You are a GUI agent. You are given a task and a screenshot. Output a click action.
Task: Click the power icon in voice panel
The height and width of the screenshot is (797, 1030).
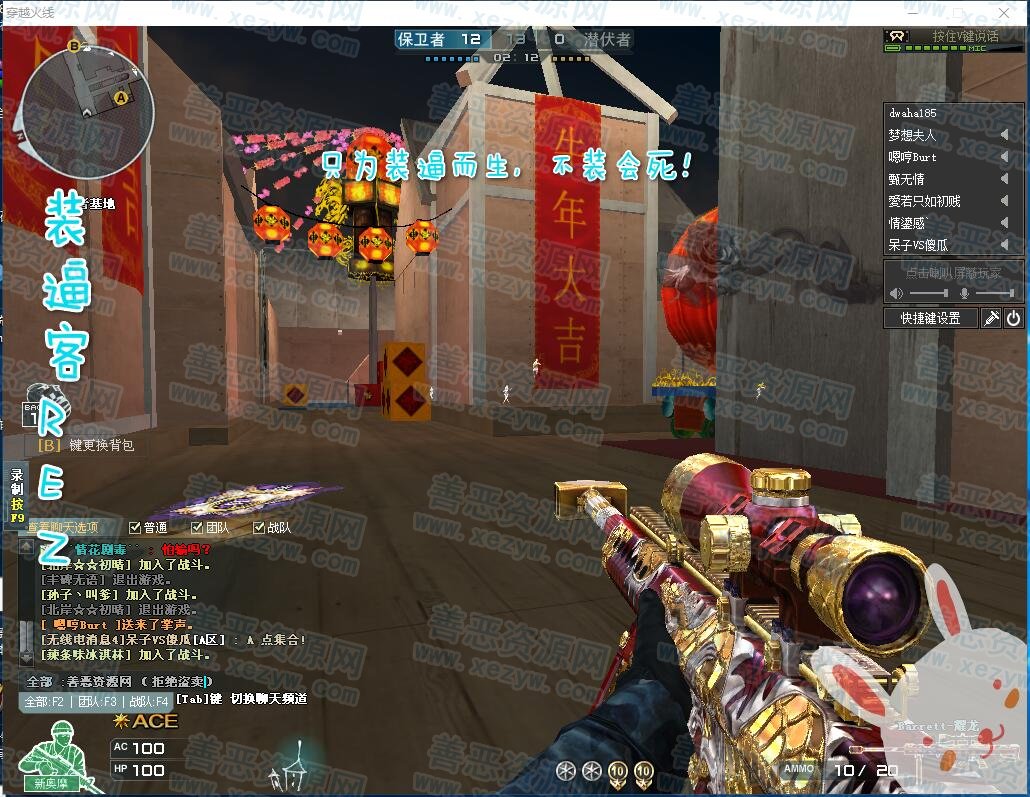(x=1013, y=318)
